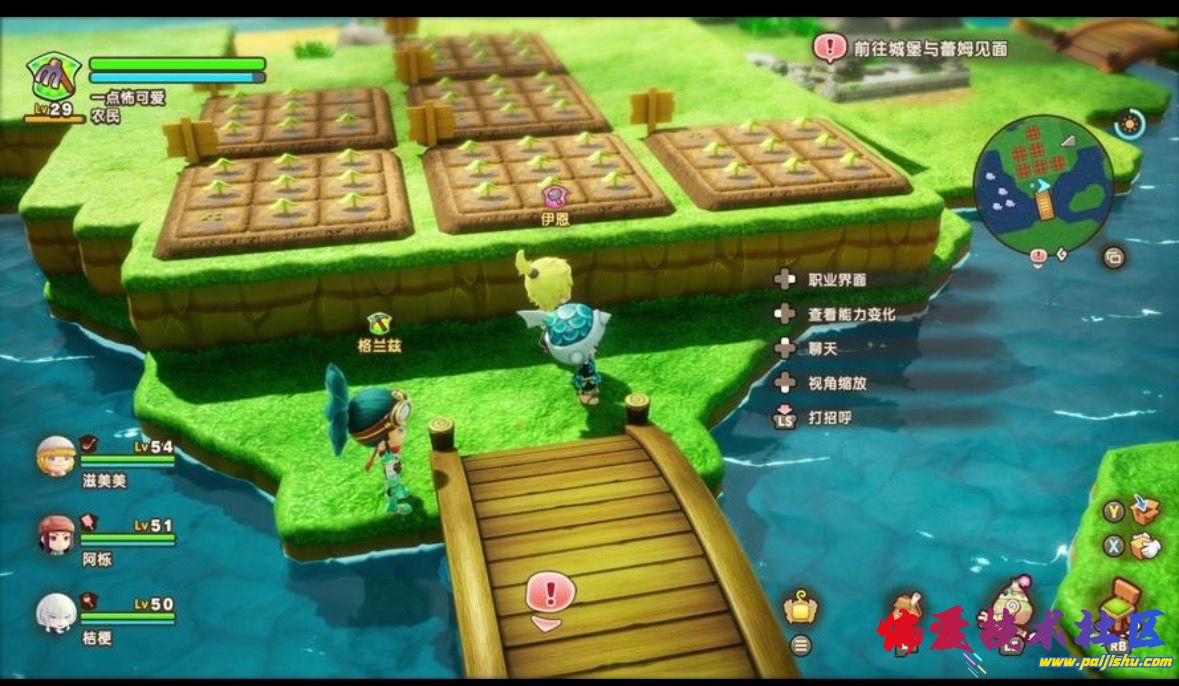
Task: Open the spiral shell house icon
Action: [x=1012, y=602]
